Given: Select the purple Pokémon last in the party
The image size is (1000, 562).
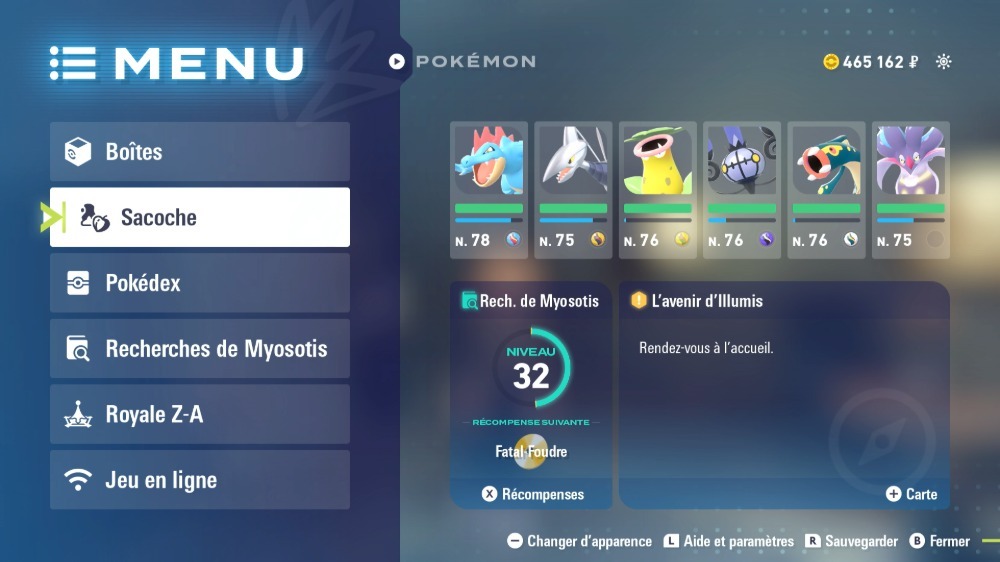Looking at the screenshot, I should [x=910, y=190].
